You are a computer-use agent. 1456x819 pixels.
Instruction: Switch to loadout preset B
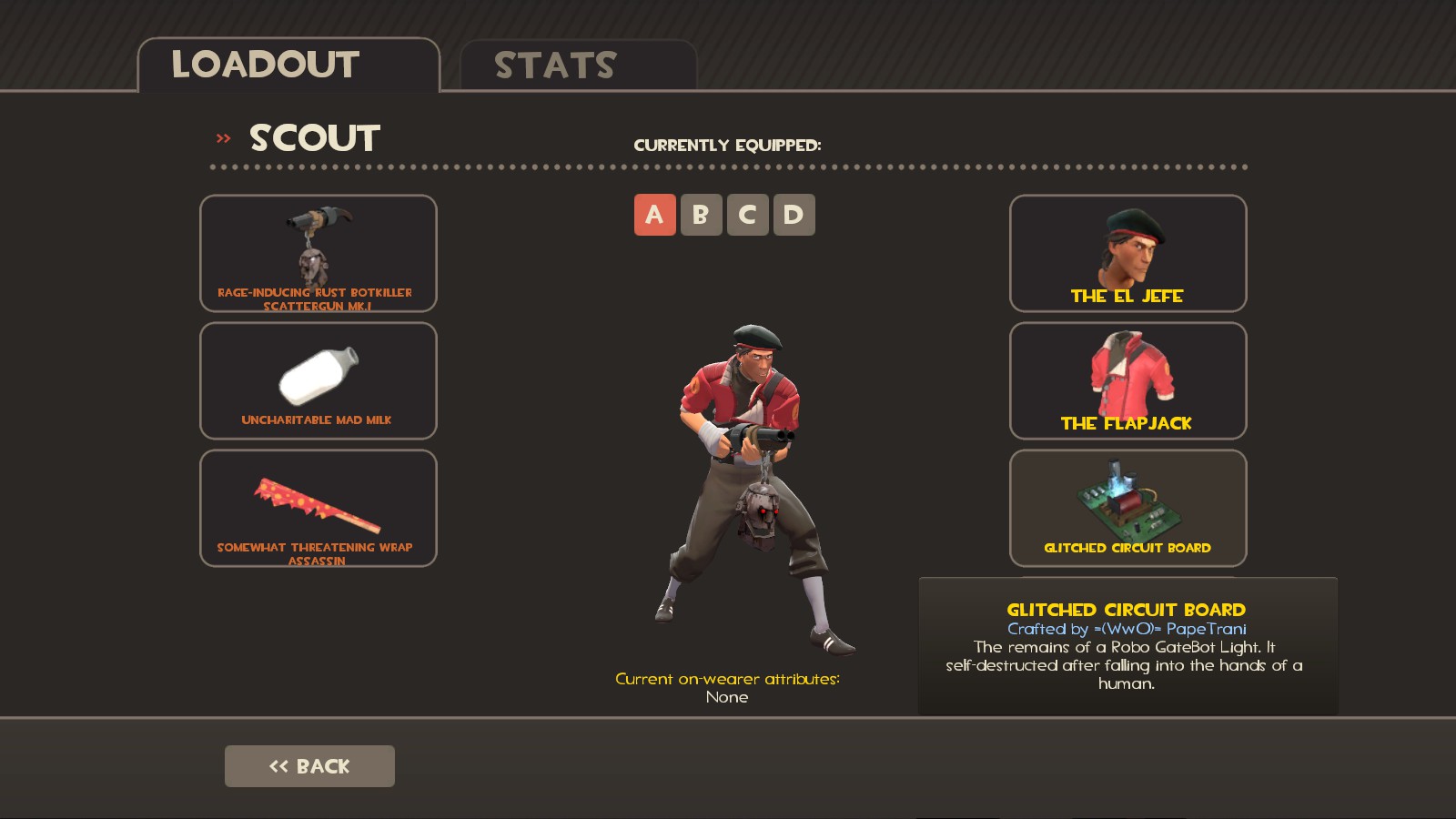pos(701,214)
